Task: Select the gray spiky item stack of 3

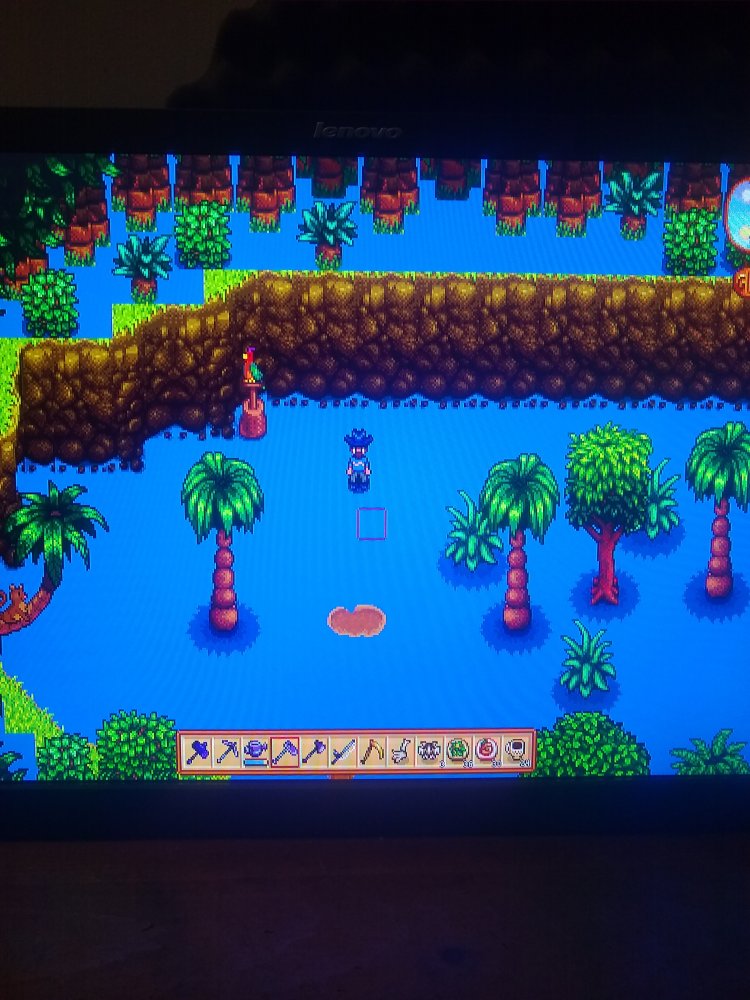Action: click(429, 751)
